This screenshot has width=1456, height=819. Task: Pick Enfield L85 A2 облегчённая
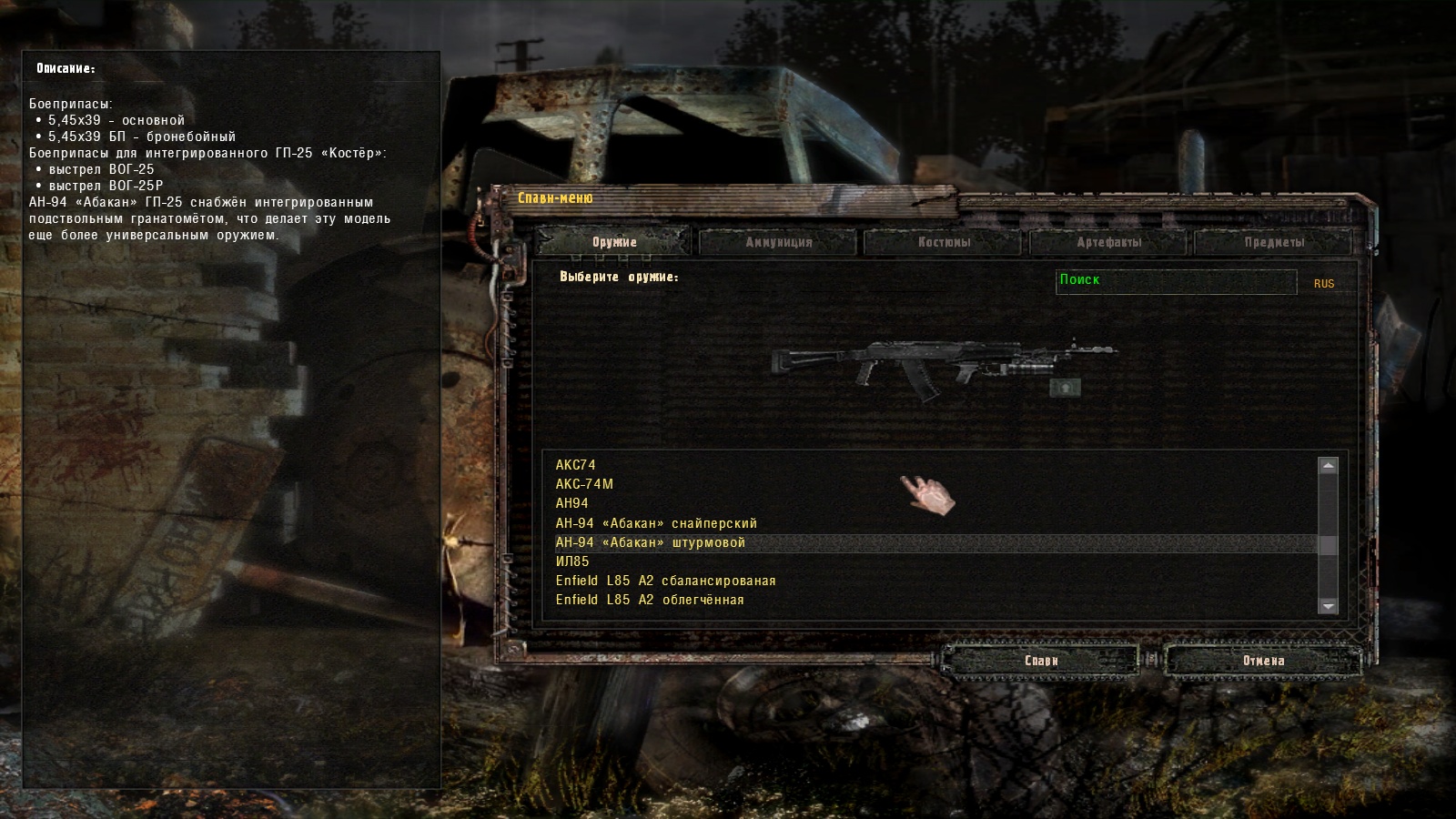click(x=650, y=600)
